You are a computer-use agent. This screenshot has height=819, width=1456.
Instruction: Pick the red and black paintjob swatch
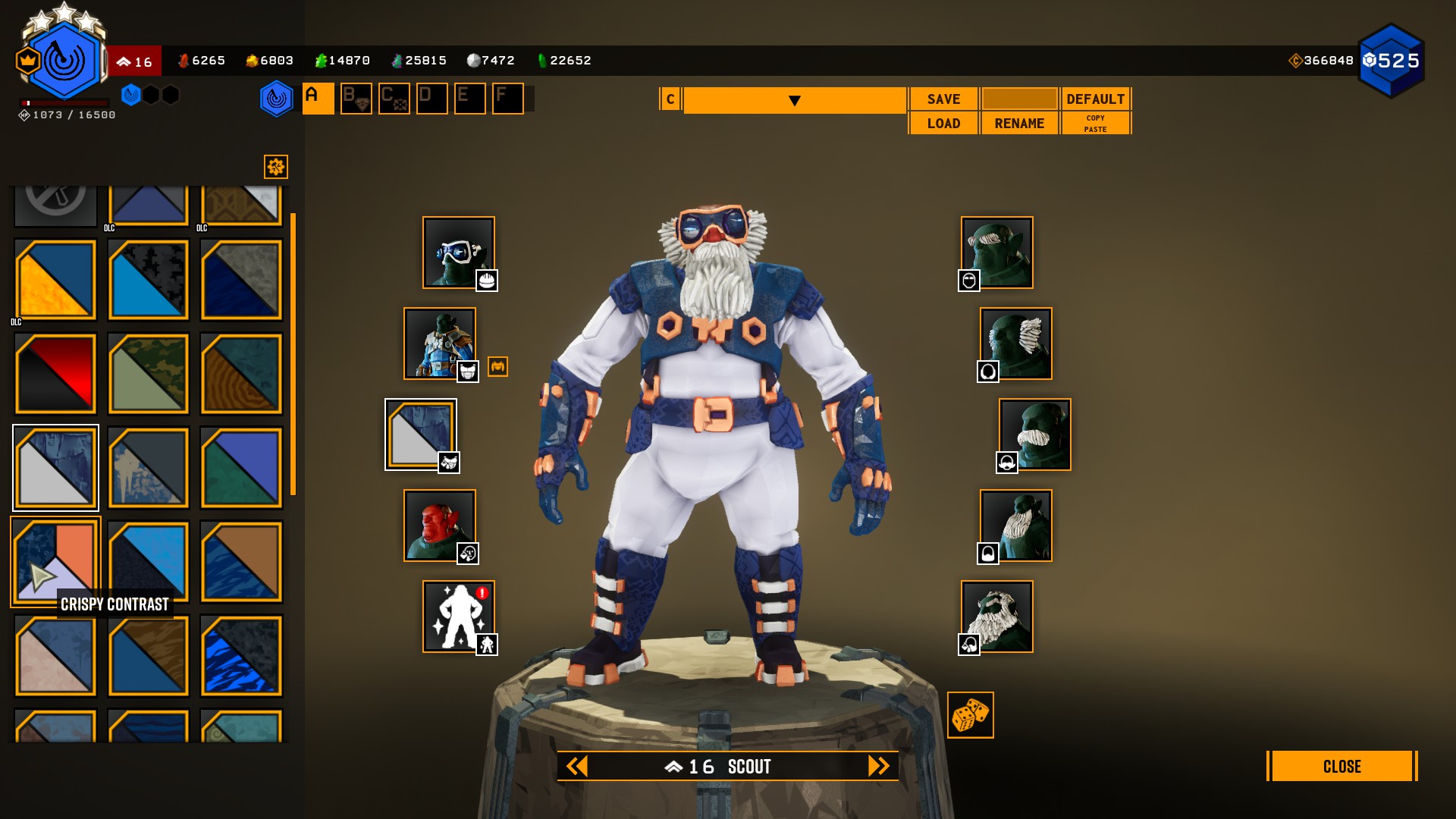coord(55,373)
